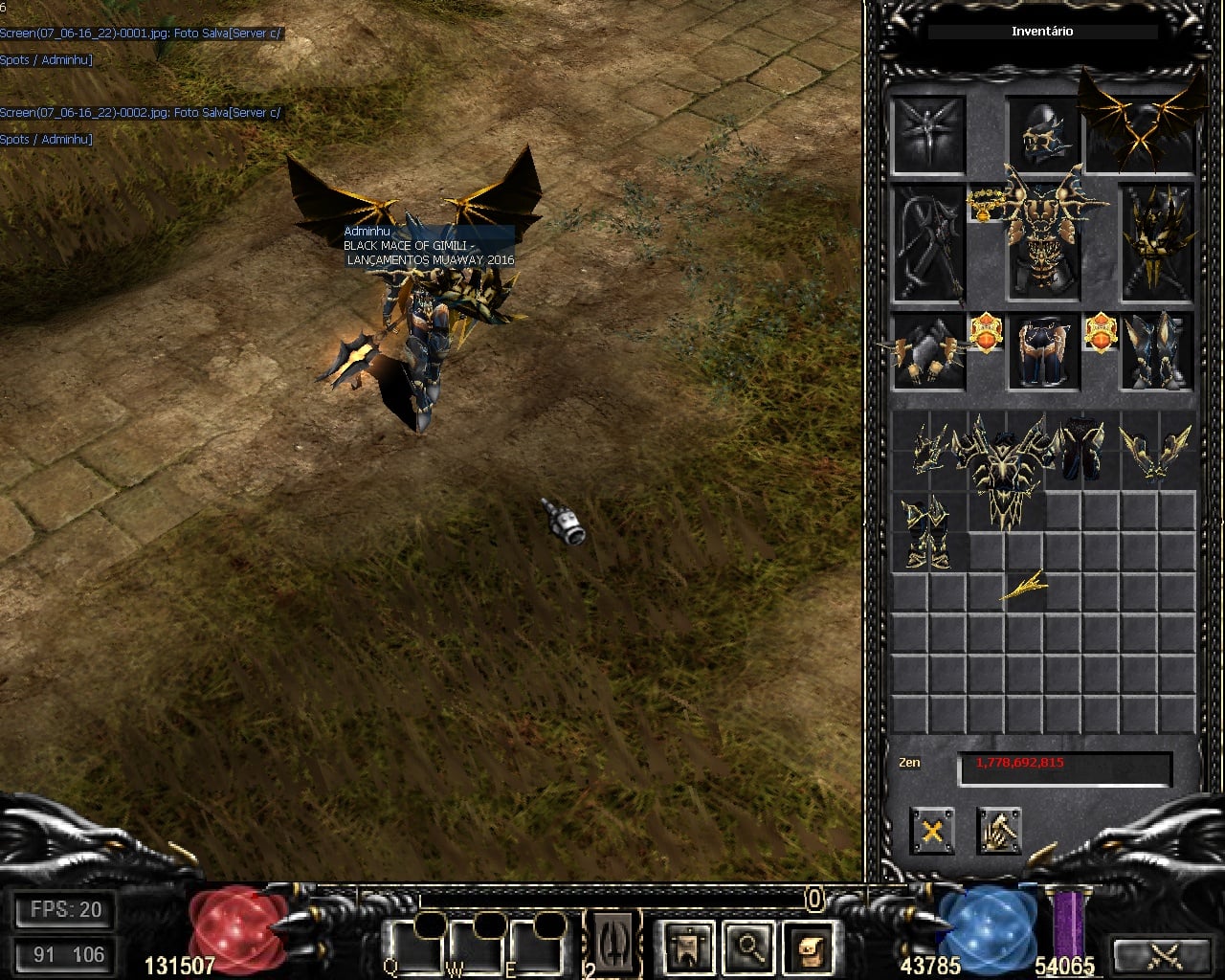Open the banner icon in the bottom bar
Screen dimensions: 1225x980
(x=689, y=947)
